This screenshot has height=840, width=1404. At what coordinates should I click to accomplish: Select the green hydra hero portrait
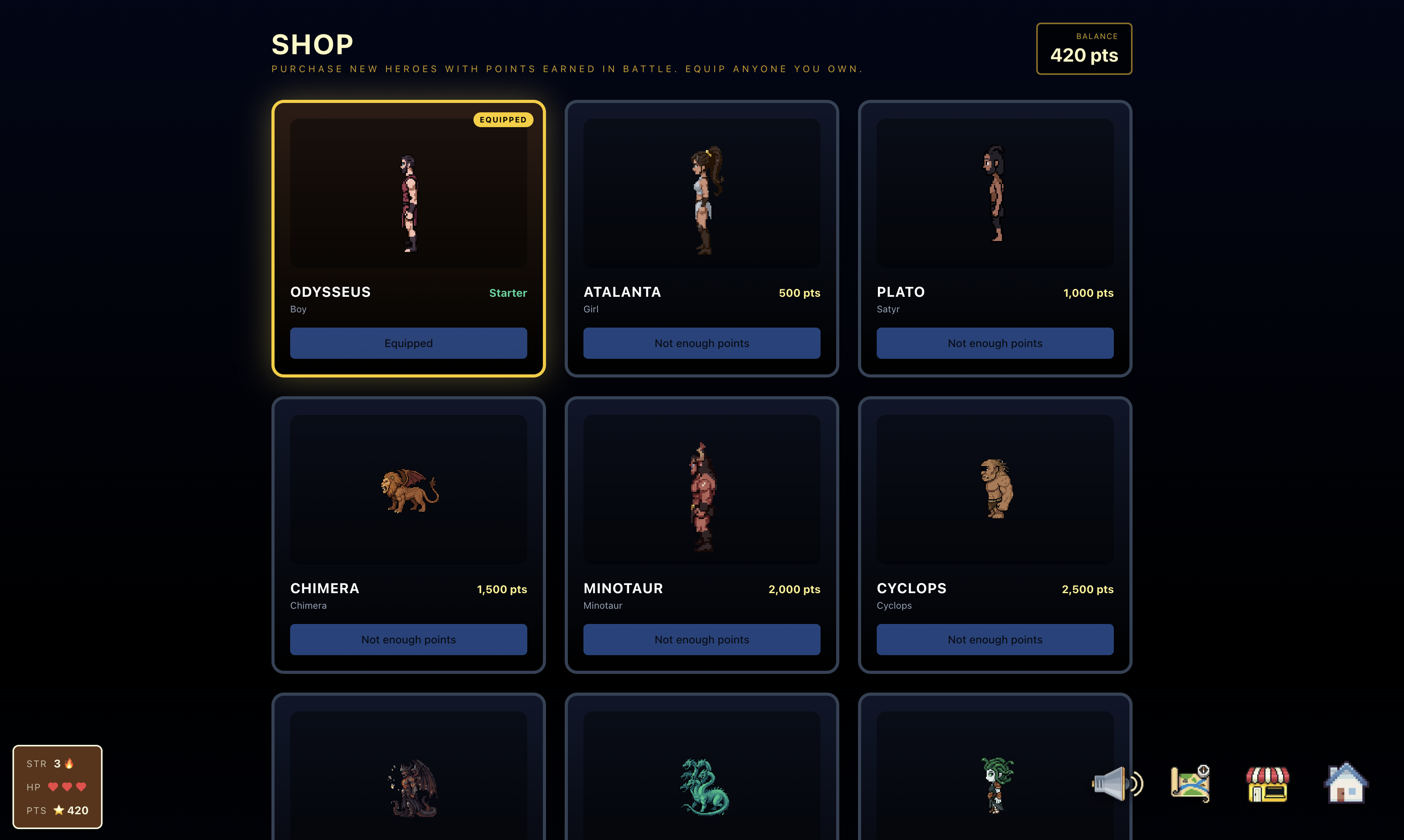[x=704, y=787]
